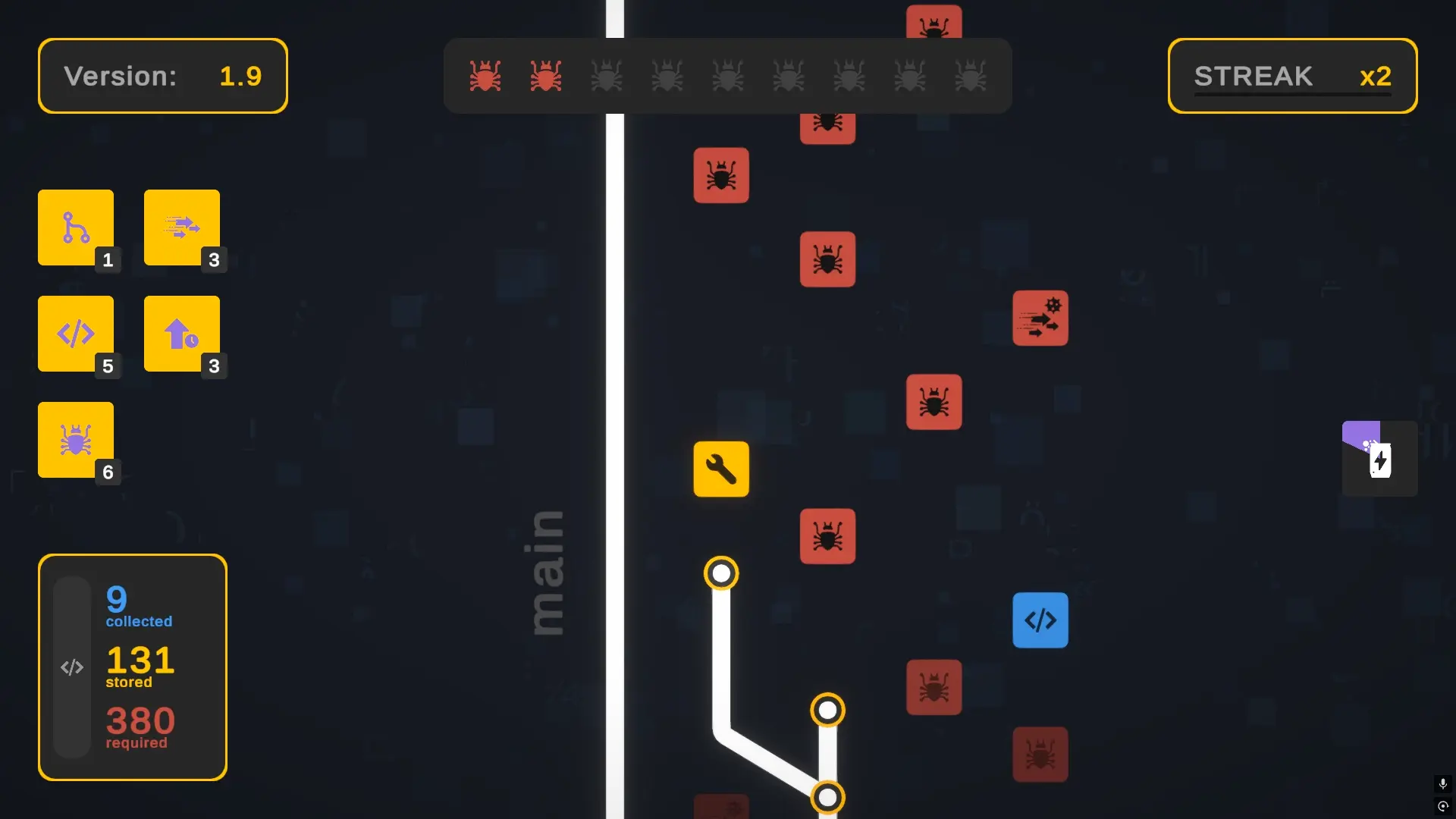Click the first filled bug in the counter bar
This screenshot has height=819, width=1456.
click(x=485, y=75)
